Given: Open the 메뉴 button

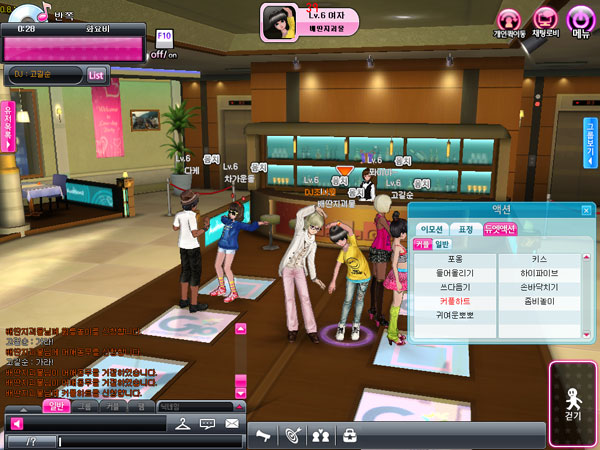Looking at the screenshot, I should [580, 21].
